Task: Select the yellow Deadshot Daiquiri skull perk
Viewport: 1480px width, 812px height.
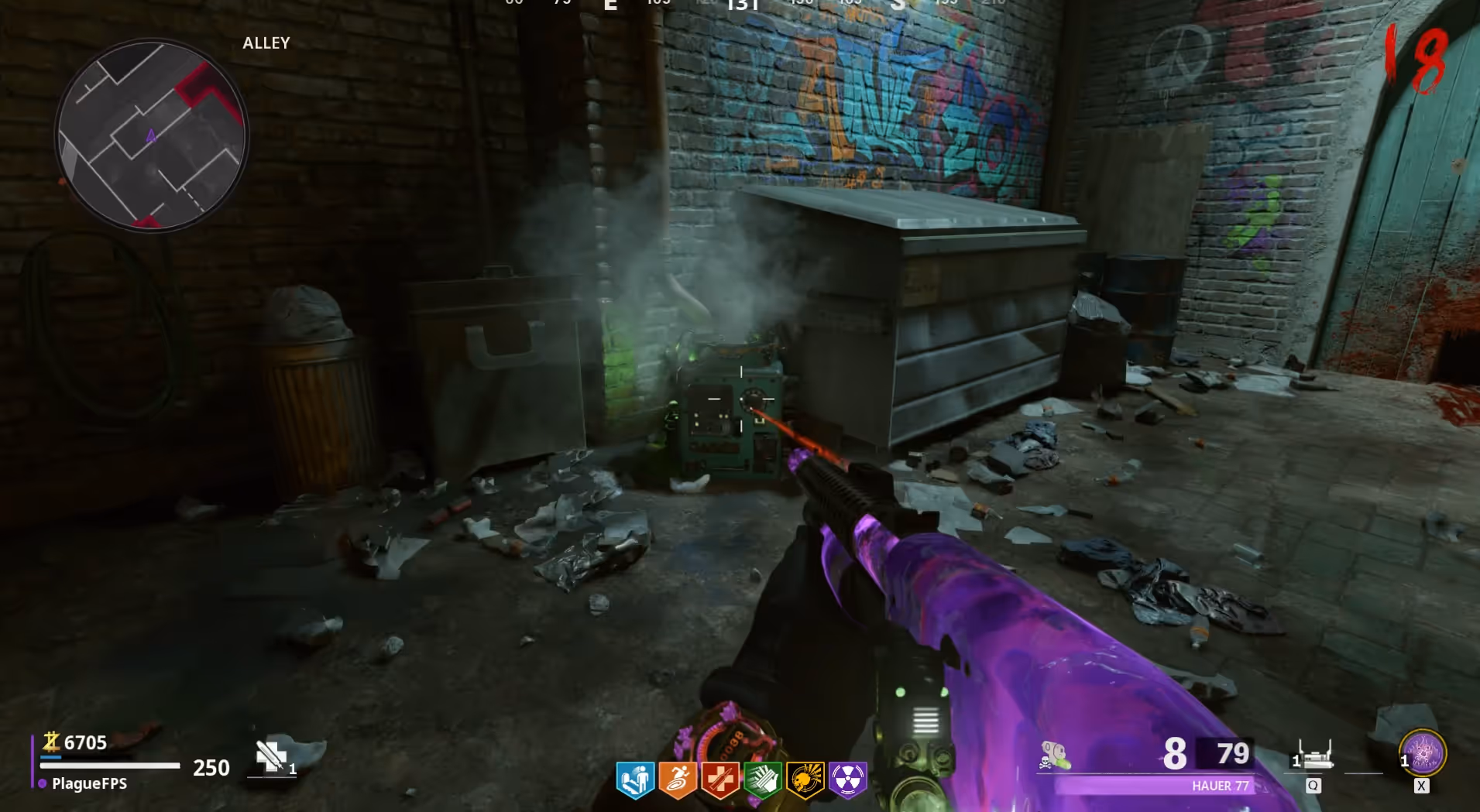Action: pyautogui.click(x=805, y=779)
